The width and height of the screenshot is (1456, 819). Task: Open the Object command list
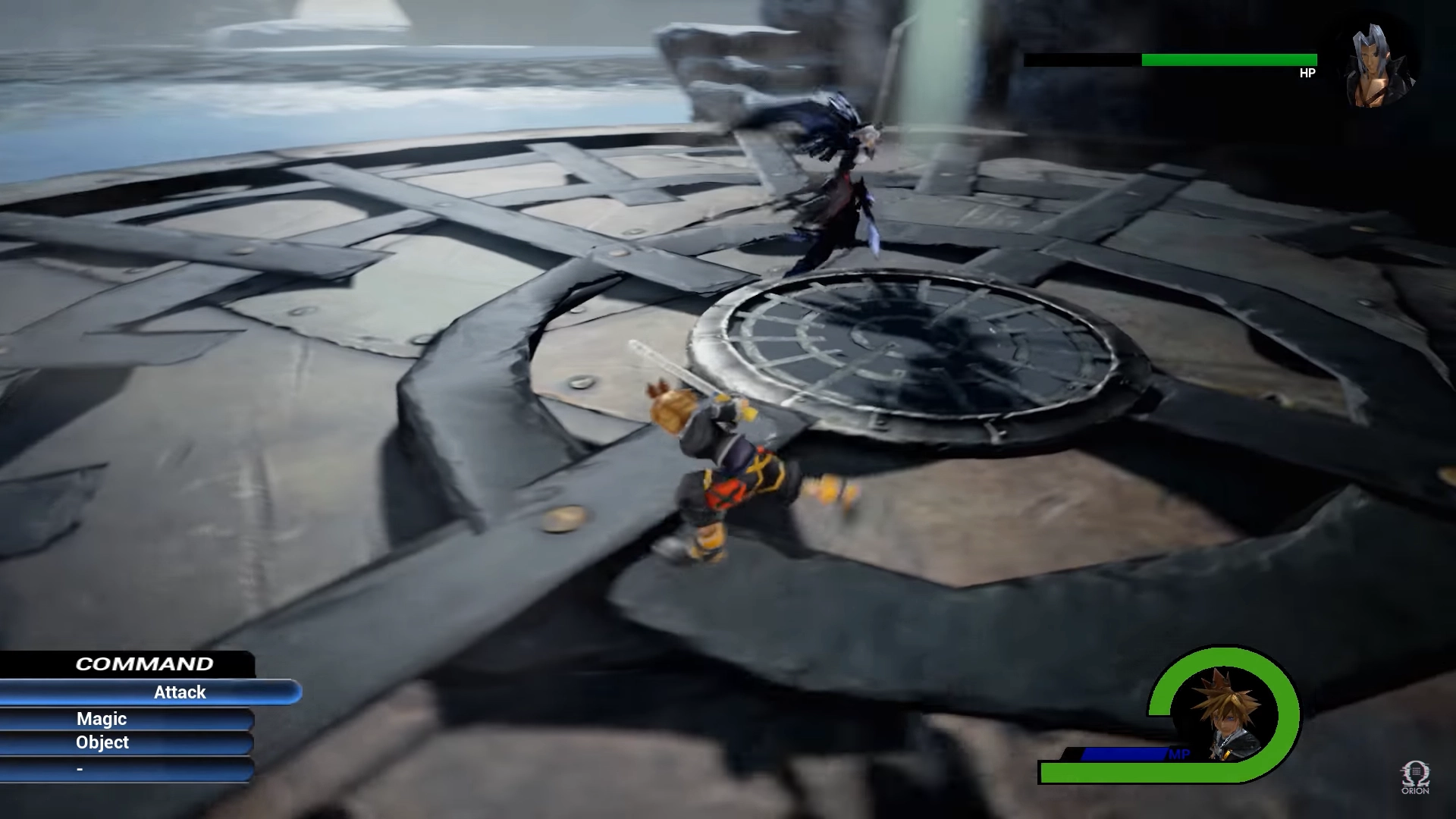tap(102, 743)
